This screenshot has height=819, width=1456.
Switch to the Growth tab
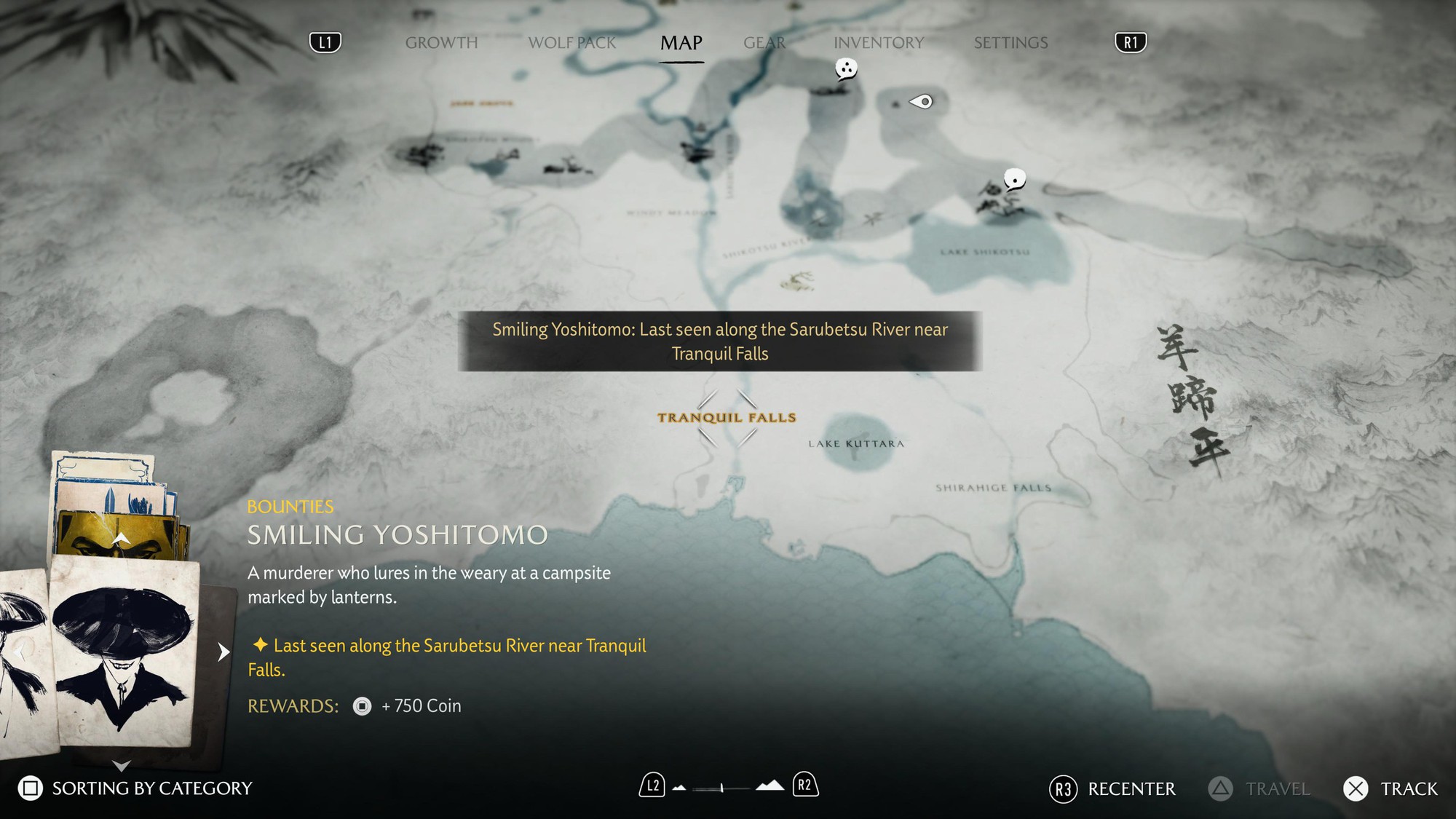[441, 43]
